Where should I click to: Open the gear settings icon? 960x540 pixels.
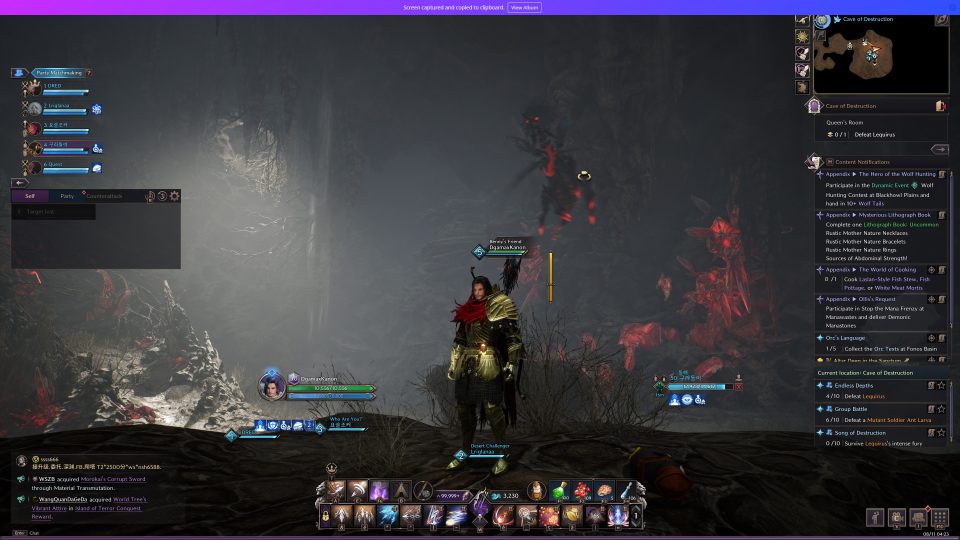point(174,196)
